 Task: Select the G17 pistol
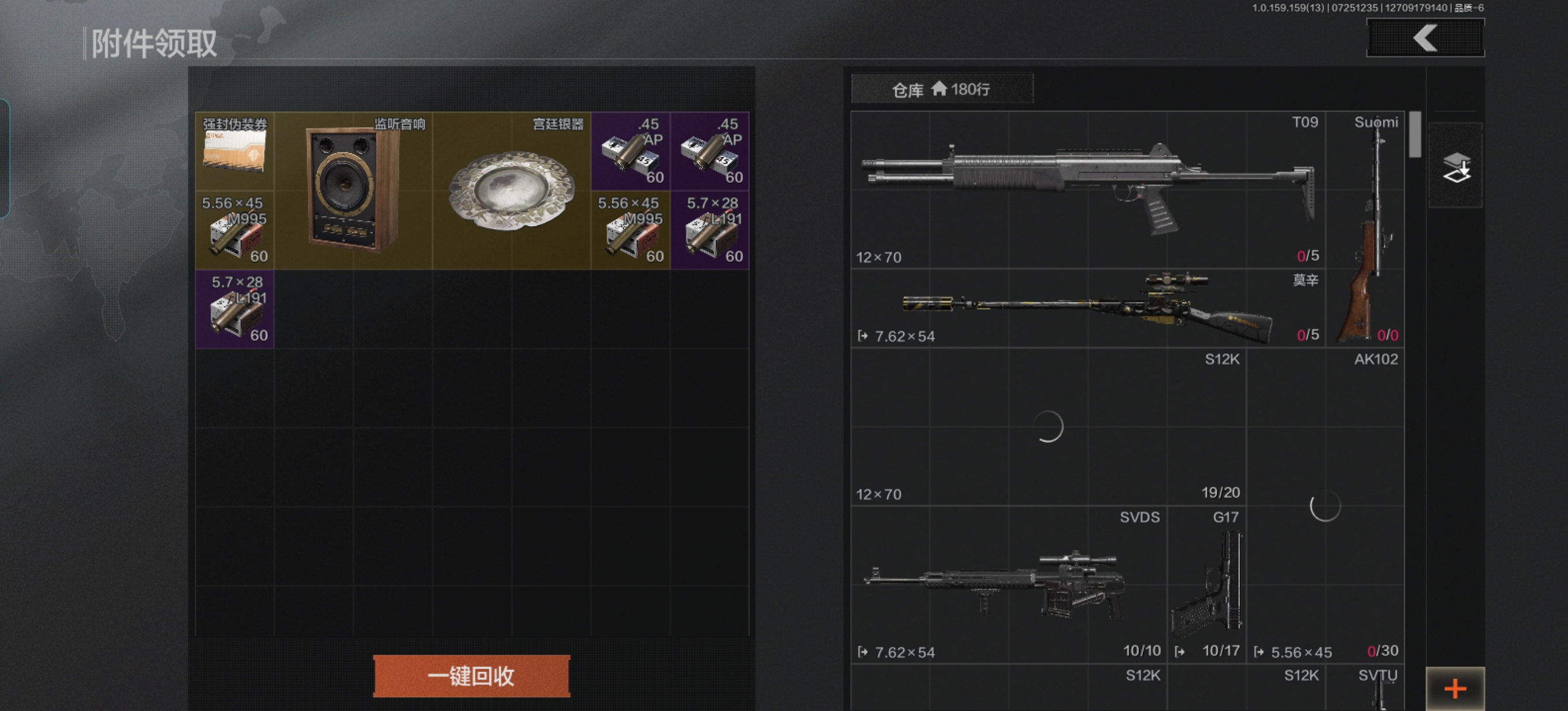(x=1206, y=584)
